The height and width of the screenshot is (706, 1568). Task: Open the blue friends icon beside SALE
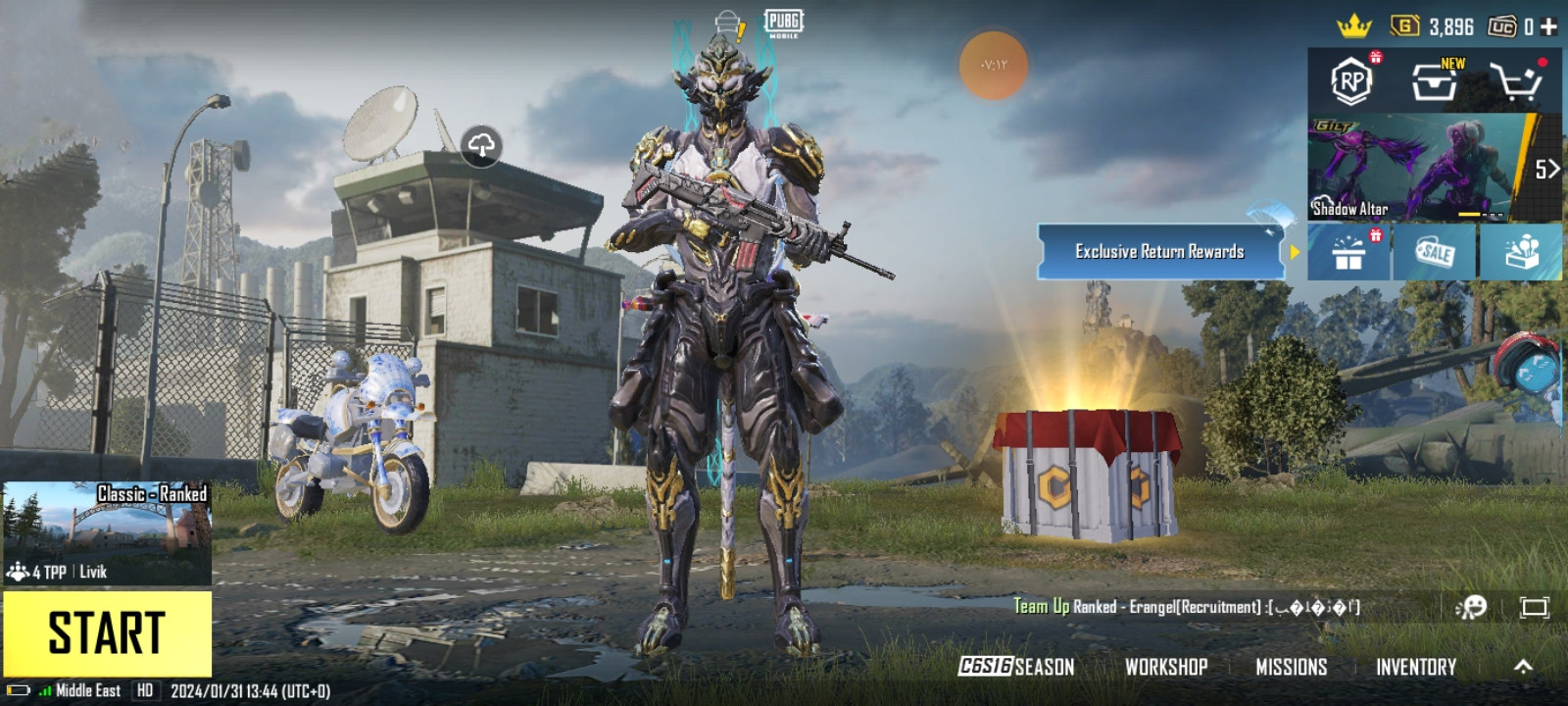coord(1522,252)
